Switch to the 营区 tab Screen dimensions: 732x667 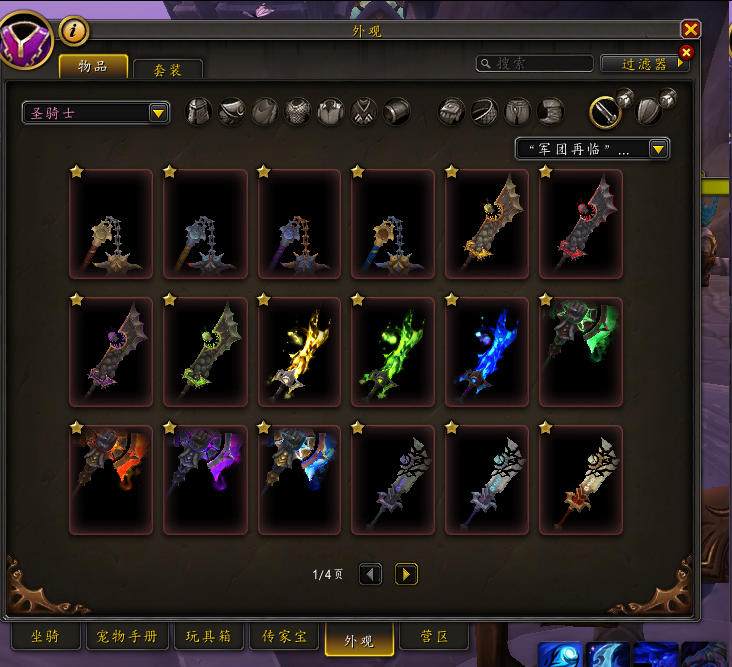coord(433,637)
